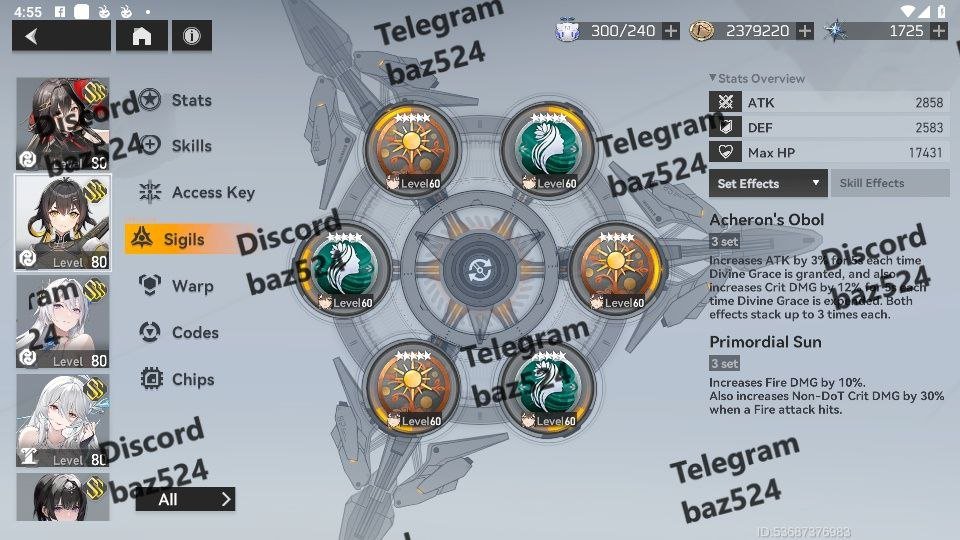Add more stamina with plus button
960x540 pixels.
[671, 31]
